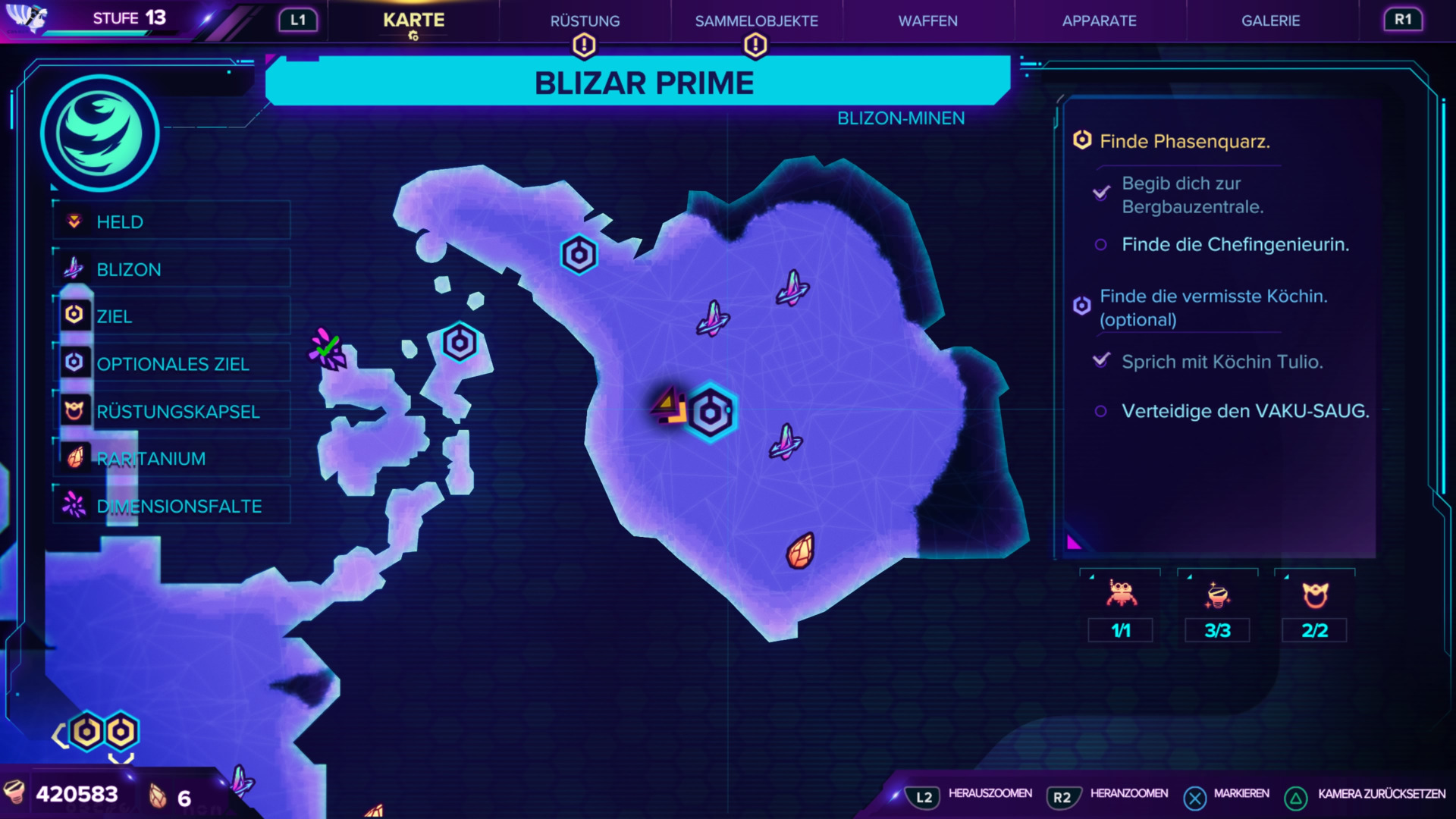
Task: Select the Karte tab
Action: tap(413, 20)
